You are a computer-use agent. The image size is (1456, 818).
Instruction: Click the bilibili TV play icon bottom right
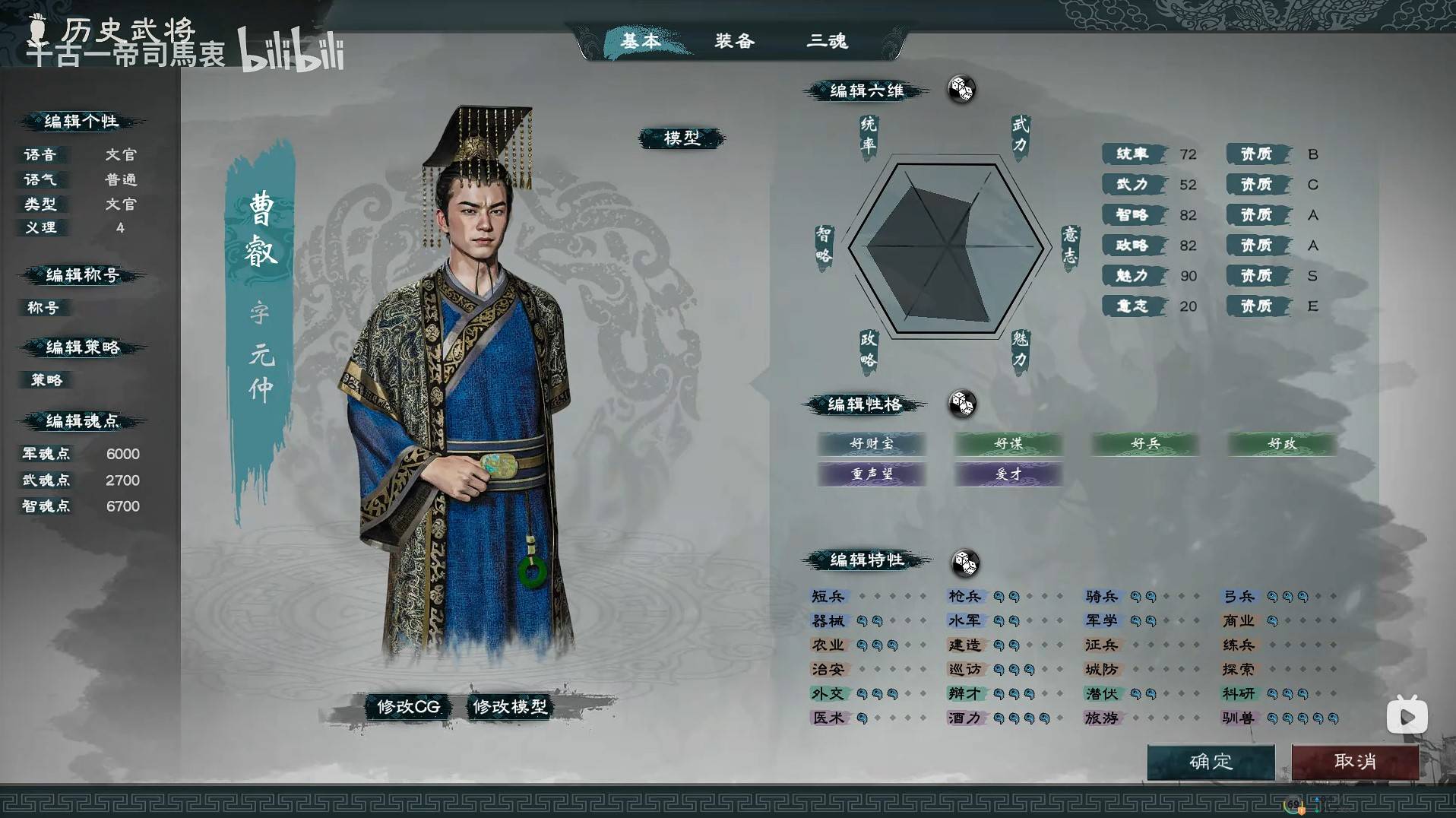(1407, 715)
